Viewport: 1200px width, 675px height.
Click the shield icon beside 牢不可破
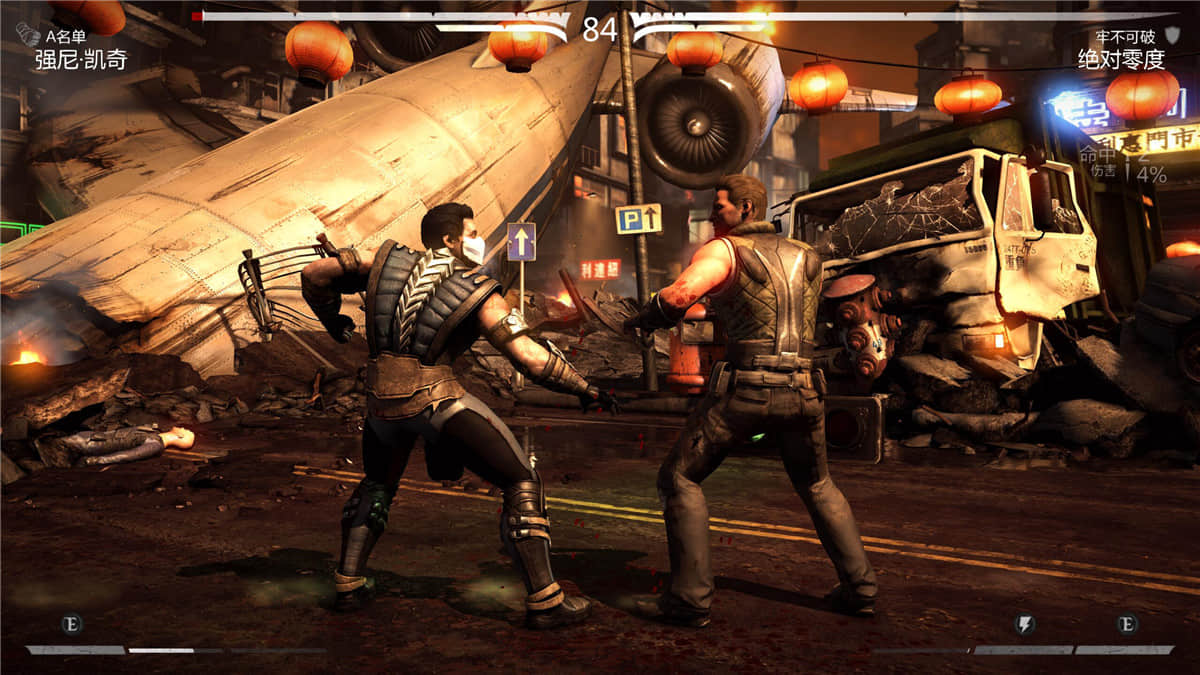tap(1172, 36)
